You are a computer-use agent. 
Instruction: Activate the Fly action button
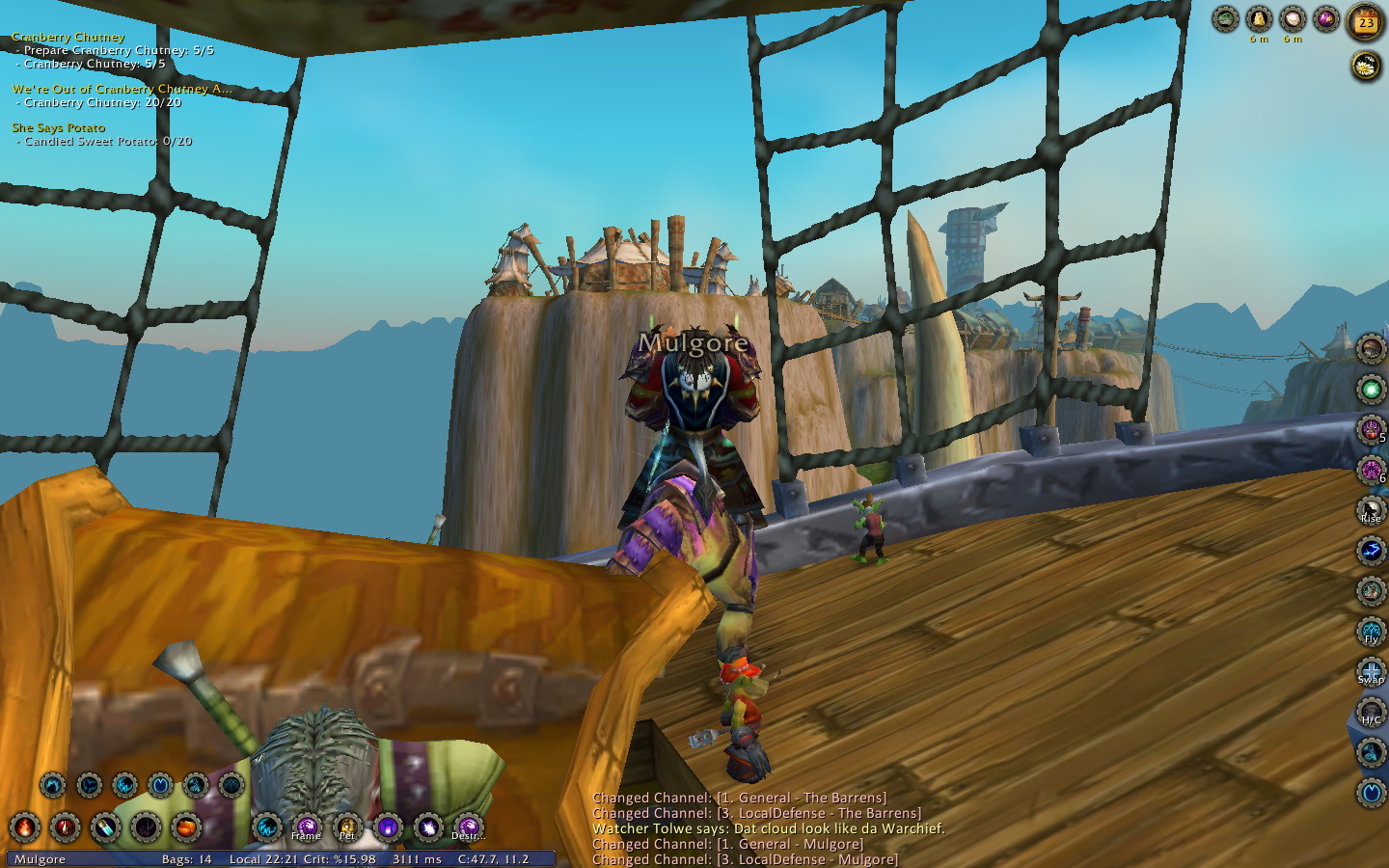[x=1371, y=632]
